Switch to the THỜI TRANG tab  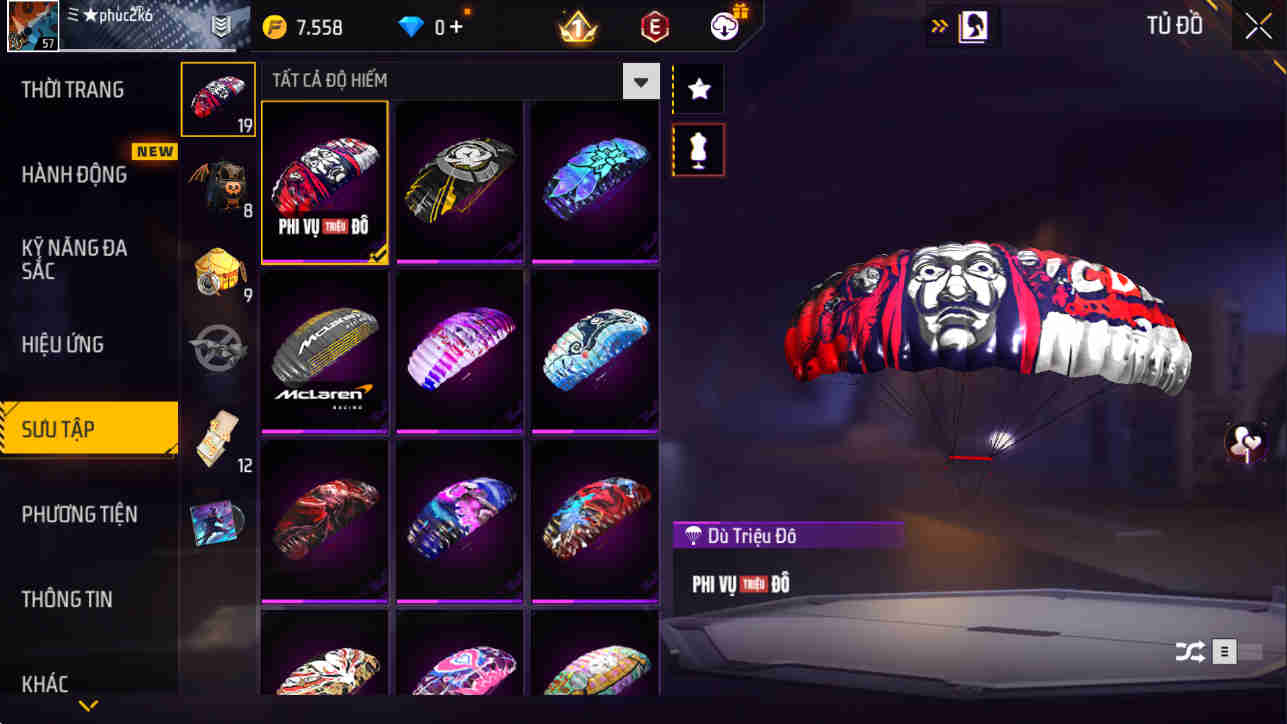point(72,89)
